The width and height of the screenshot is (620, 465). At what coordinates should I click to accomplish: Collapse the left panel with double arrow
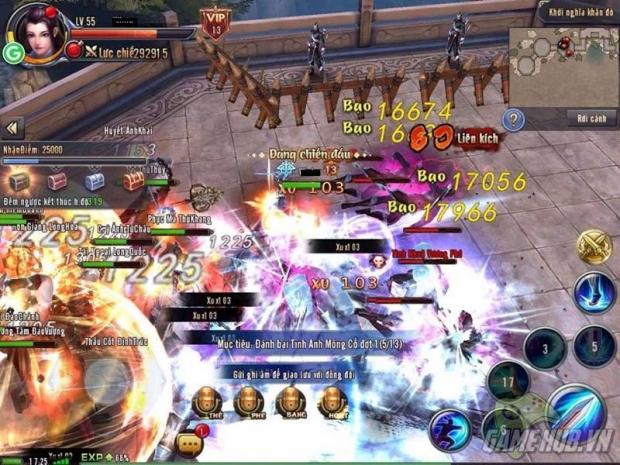[x=13, y=128]
